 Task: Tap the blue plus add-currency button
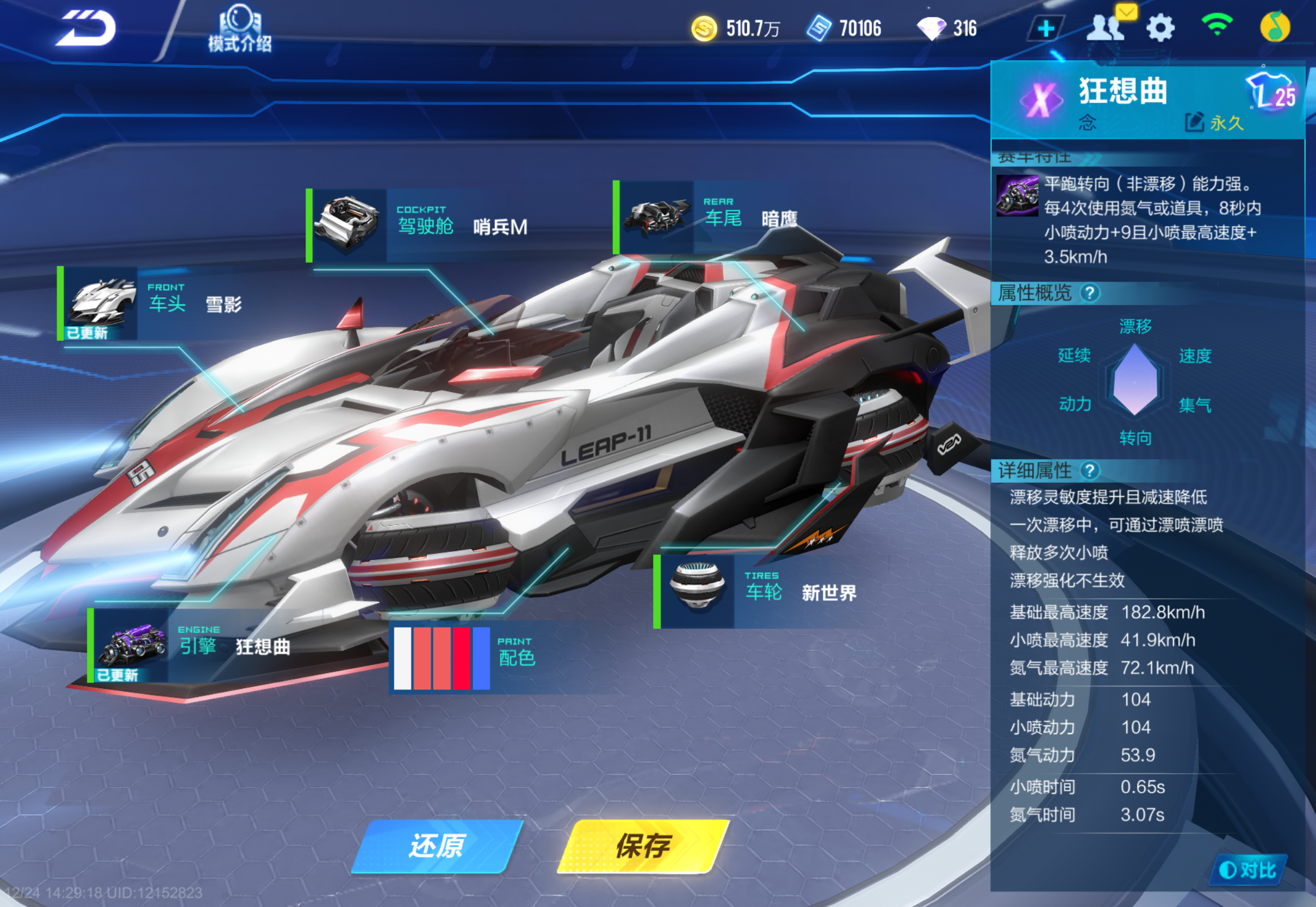click(1046, 28)
